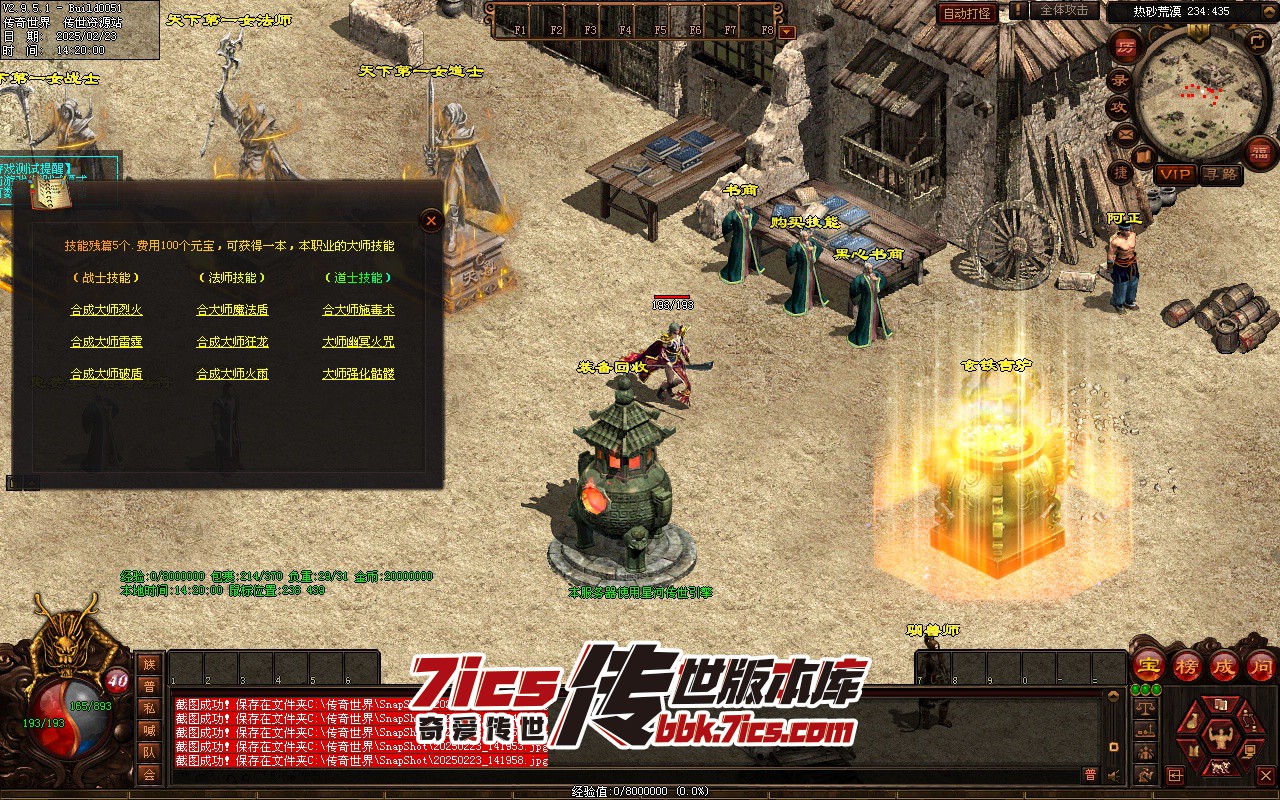Choose 合成大师雷霆 skill option
Screen dimensions: 1280x800
[106, 342]
